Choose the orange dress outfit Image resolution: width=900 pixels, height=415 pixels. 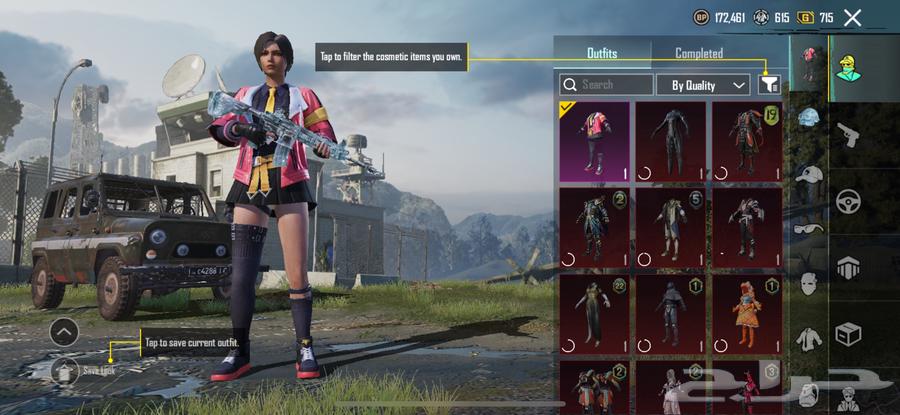point(746,313)
